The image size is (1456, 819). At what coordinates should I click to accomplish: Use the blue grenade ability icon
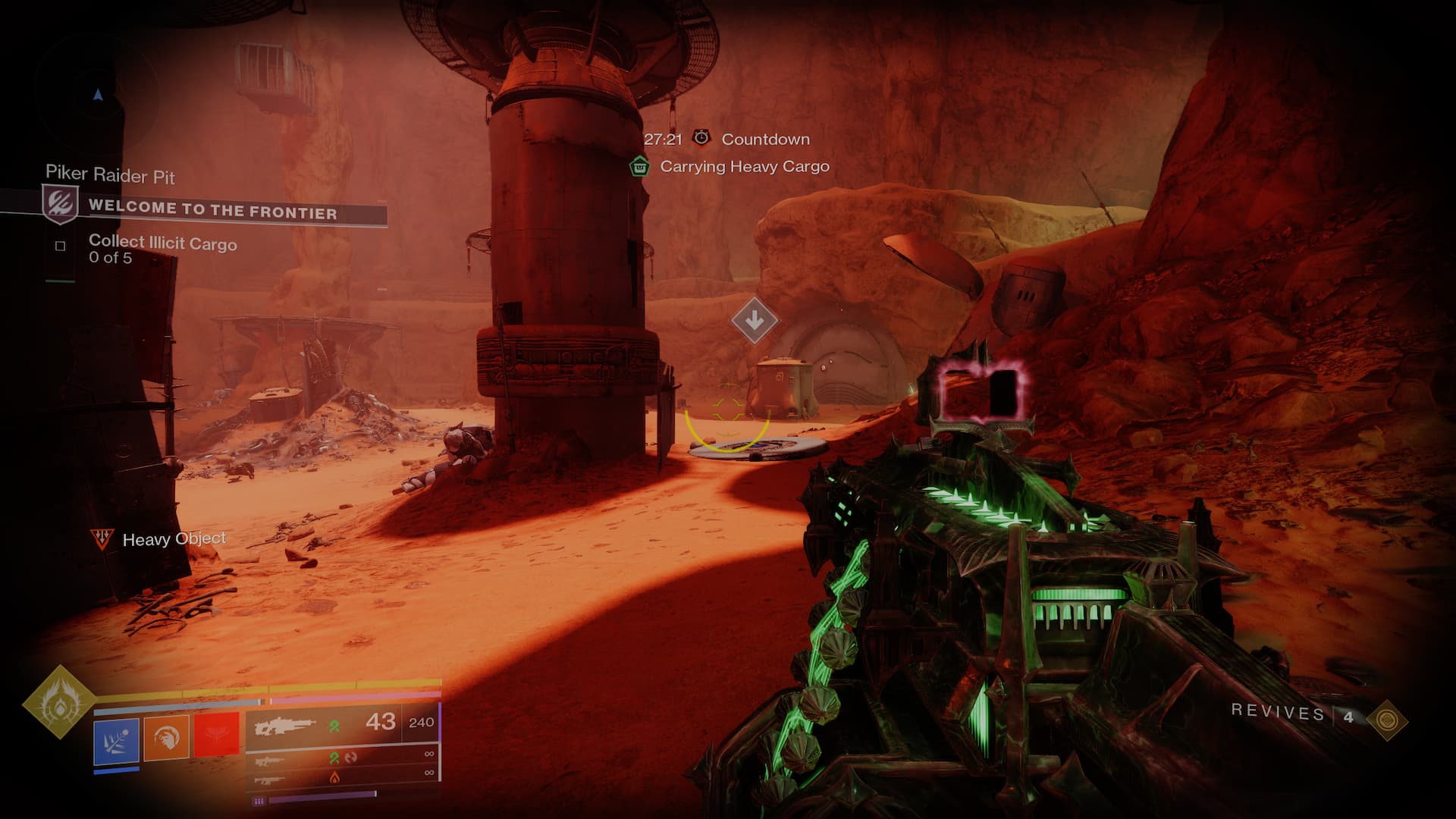117,739
